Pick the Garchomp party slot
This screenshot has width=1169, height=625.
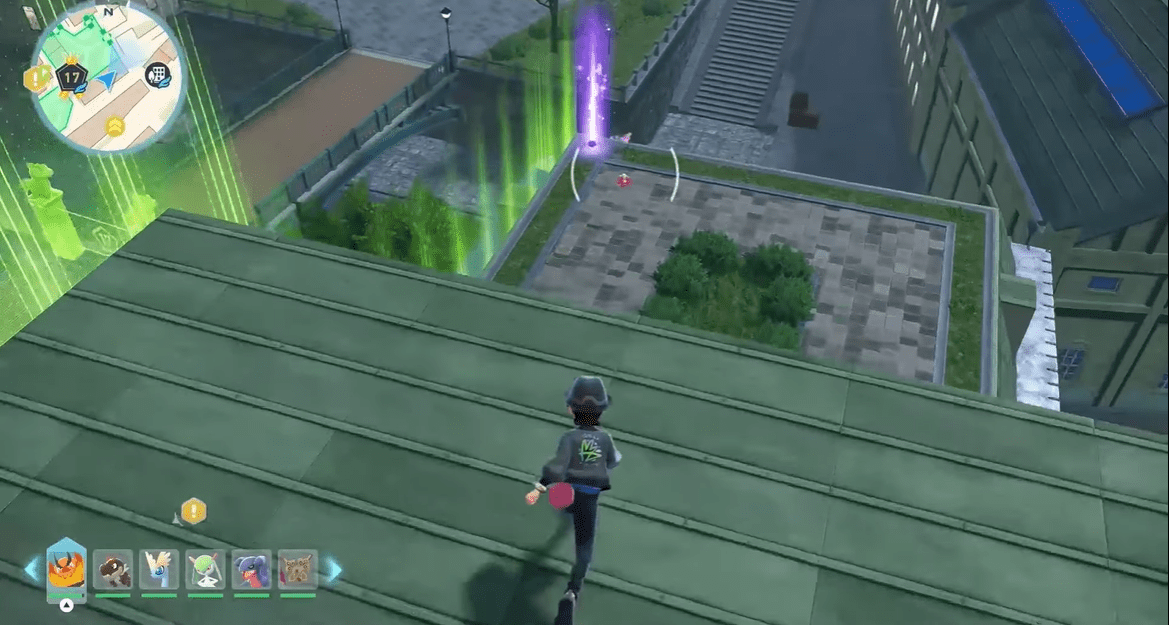tap(251, 570)
